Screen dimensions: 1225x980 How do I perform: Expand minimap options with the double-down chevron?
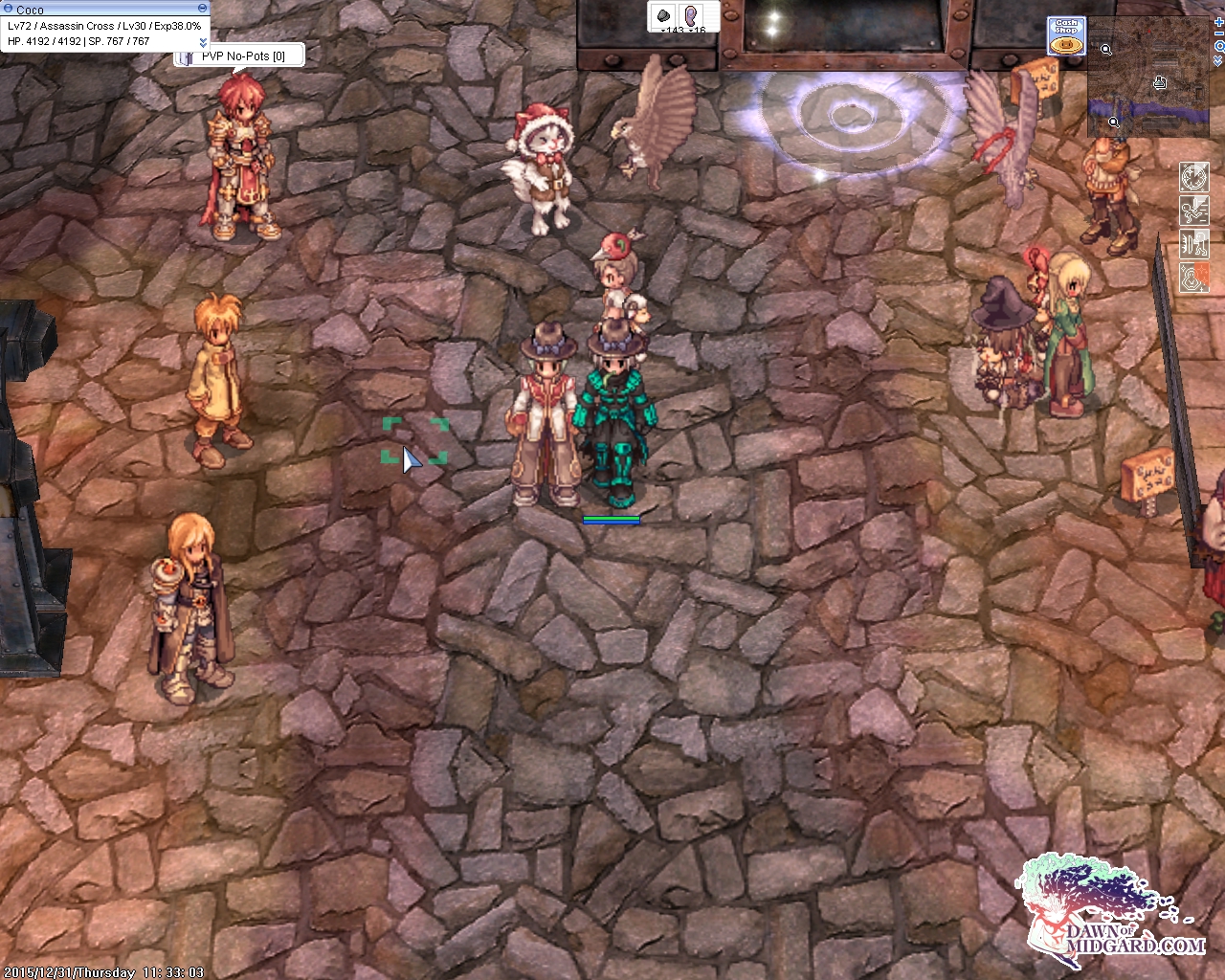click(1218, 59)
